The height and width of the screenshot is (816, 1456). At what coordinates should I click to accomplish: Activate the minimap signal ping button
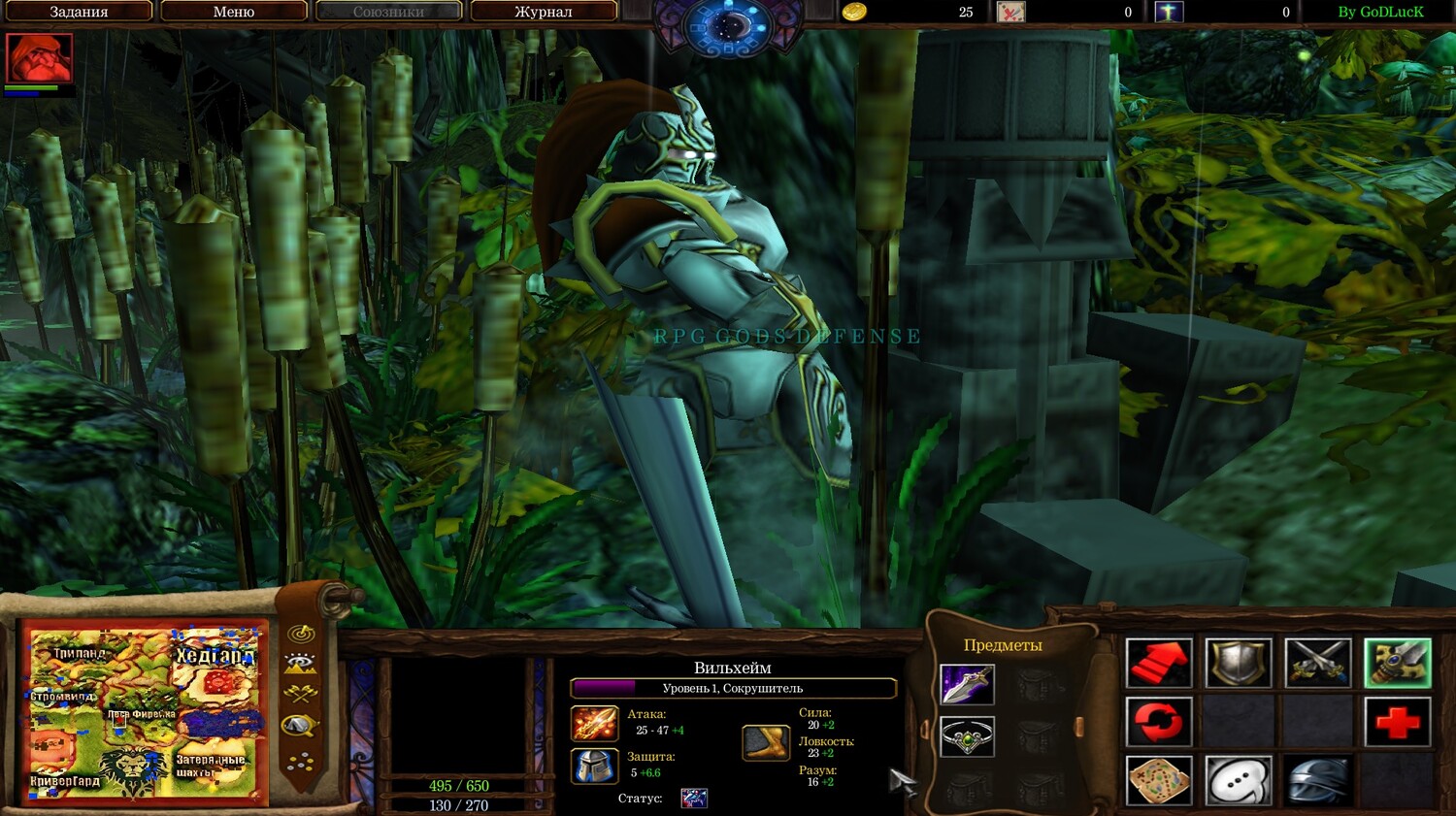(x=302, y=634)
